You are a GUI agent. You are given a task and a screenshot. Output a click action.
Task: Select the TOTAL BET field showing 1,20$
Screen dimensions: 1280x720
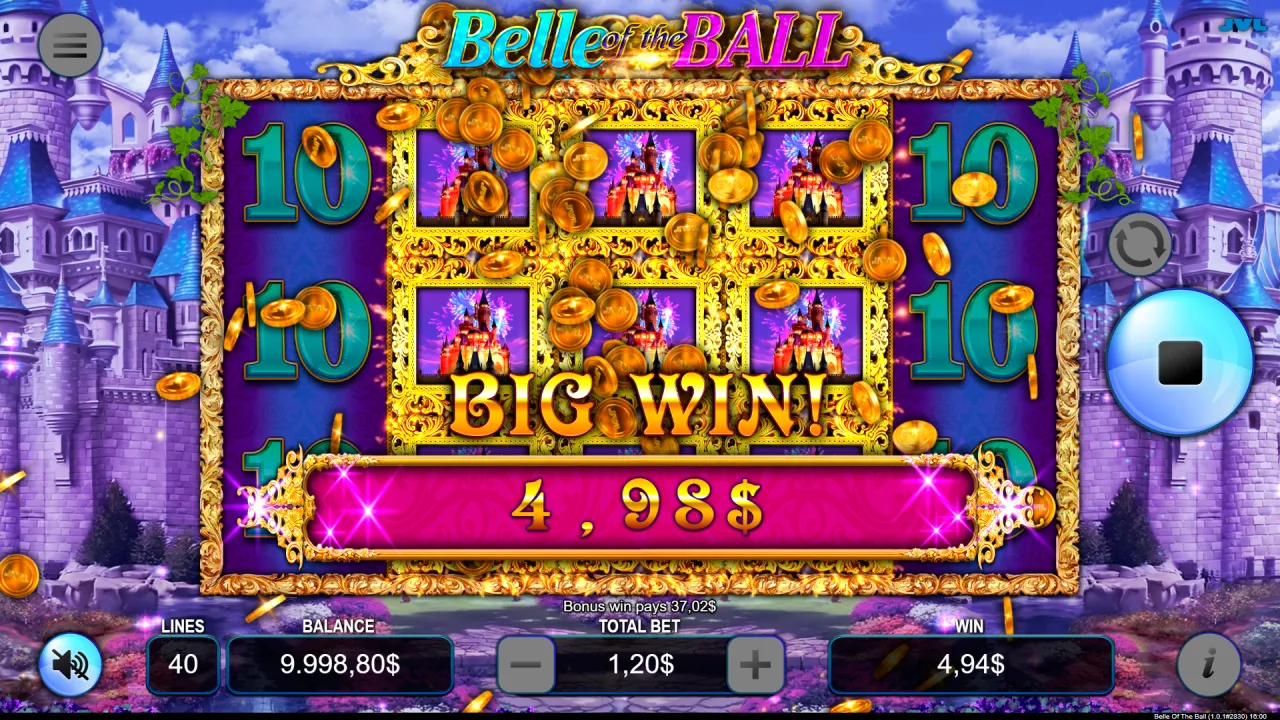coord(638,663)
